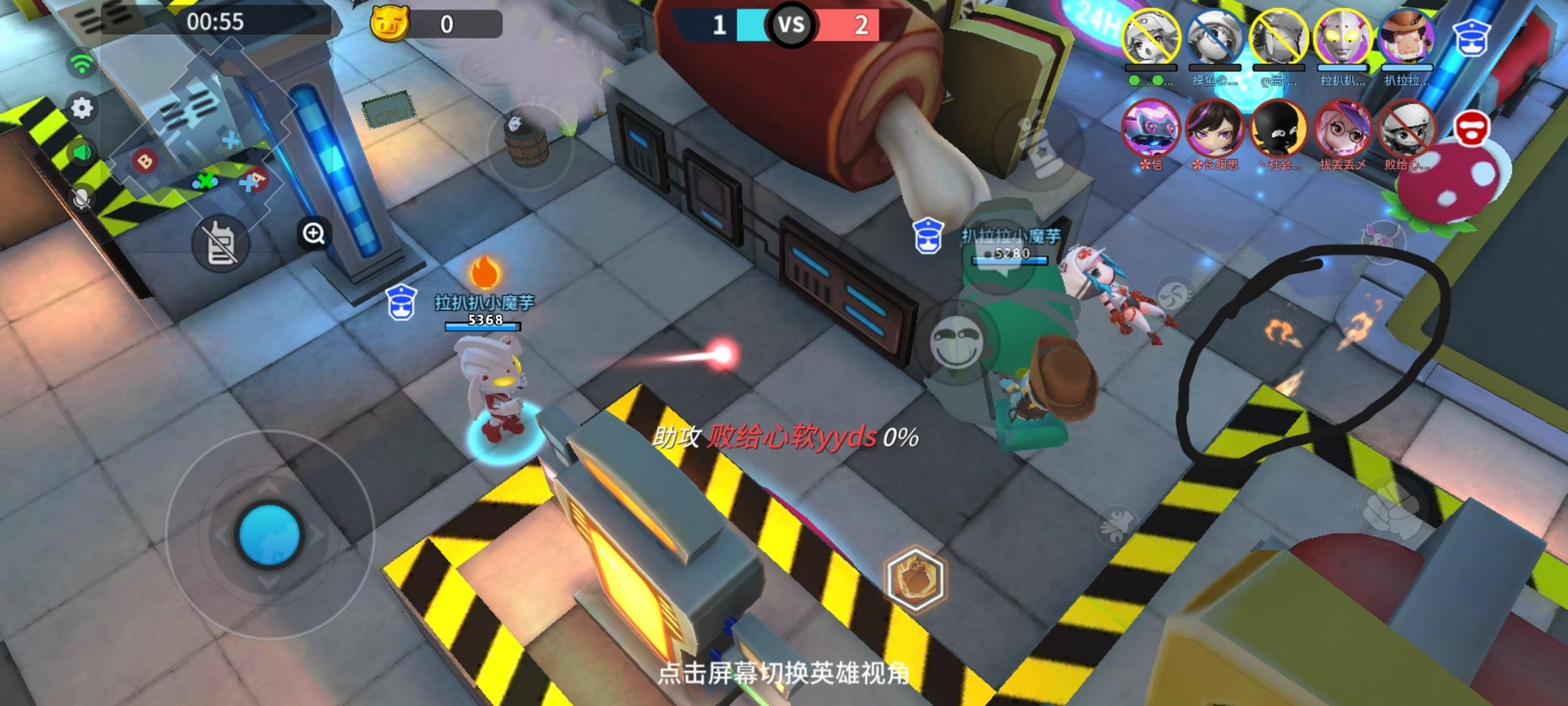1568x706 pixels.
Task: Toggle the green speaker sound icon
Action: pos(80,152)
